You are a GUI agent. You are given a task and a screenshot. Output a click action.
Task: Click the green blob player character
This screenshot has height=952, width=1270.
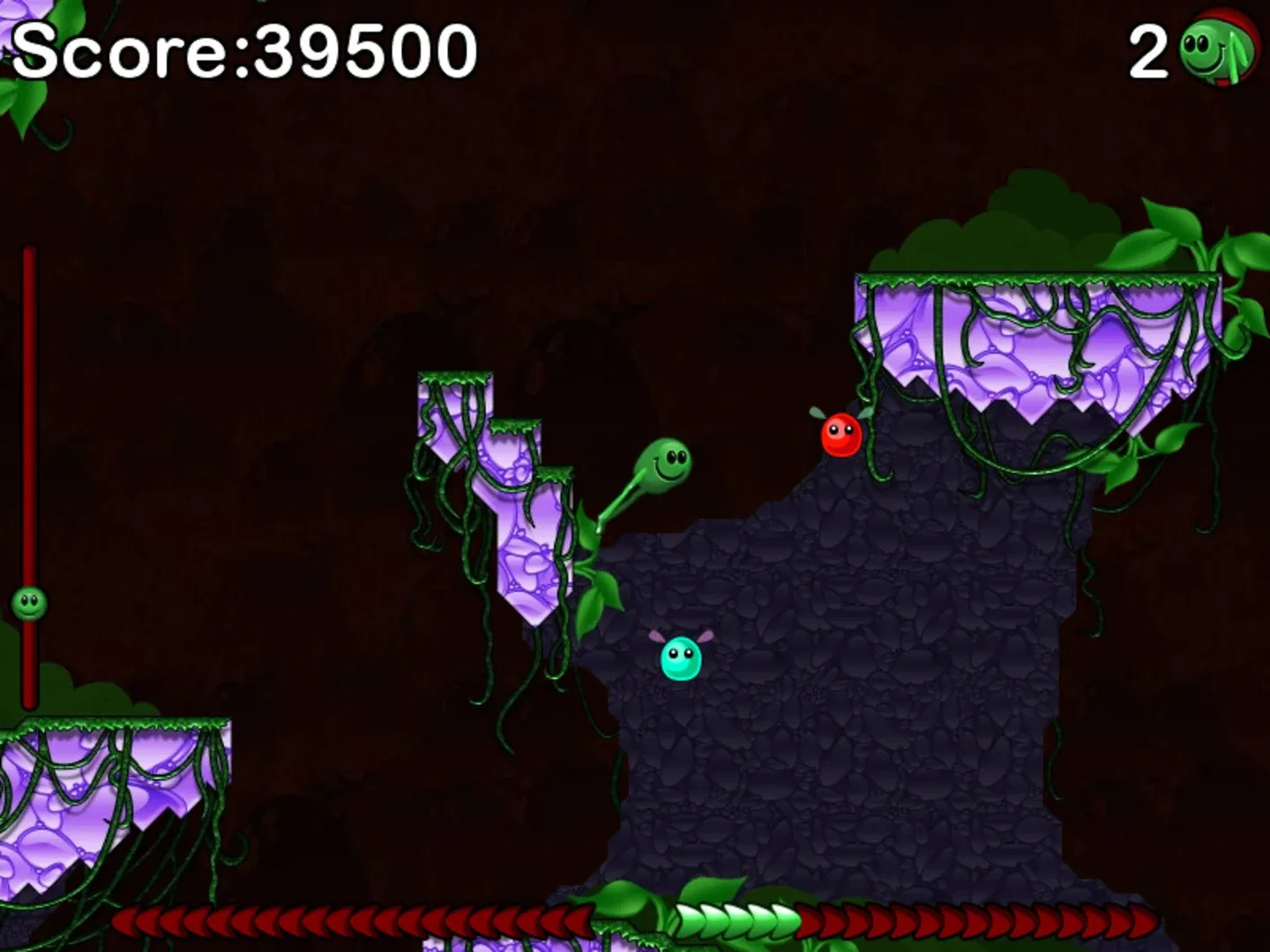[663, 463]
